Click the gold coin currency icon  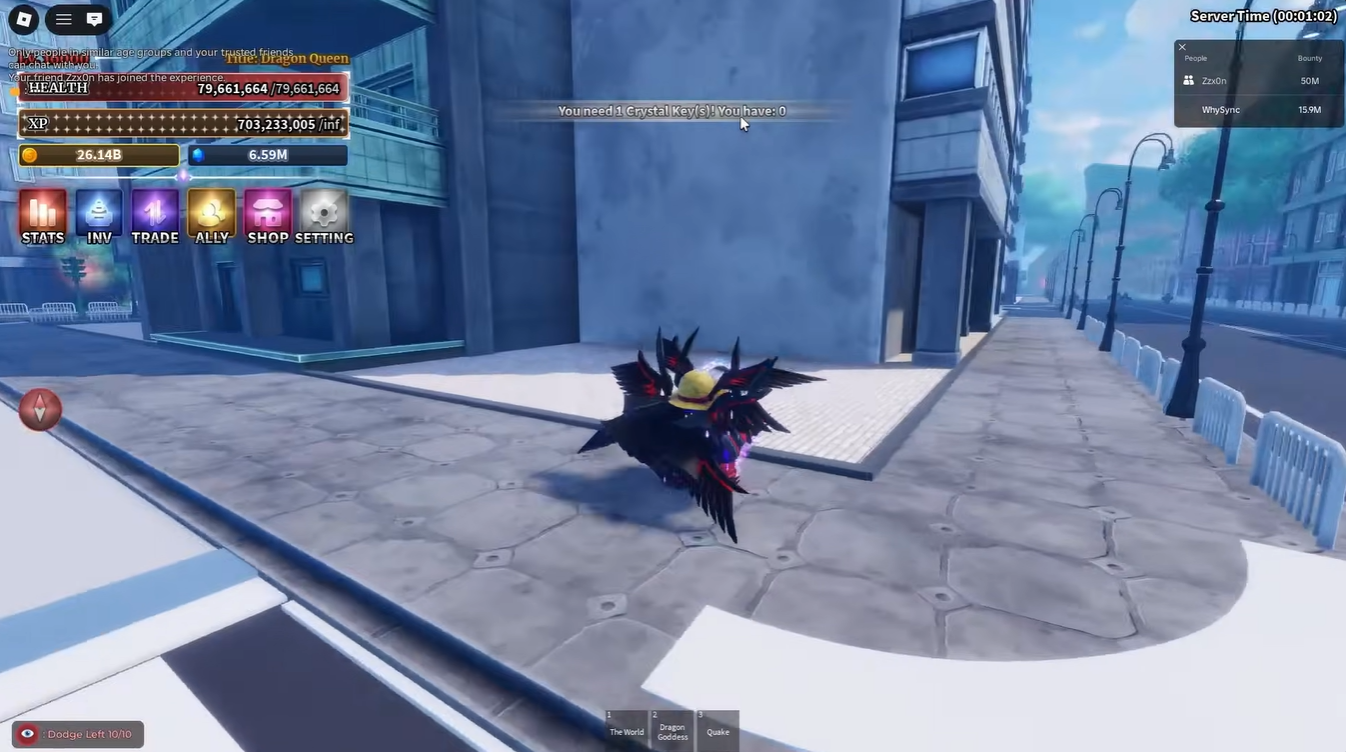coord(30,155)
